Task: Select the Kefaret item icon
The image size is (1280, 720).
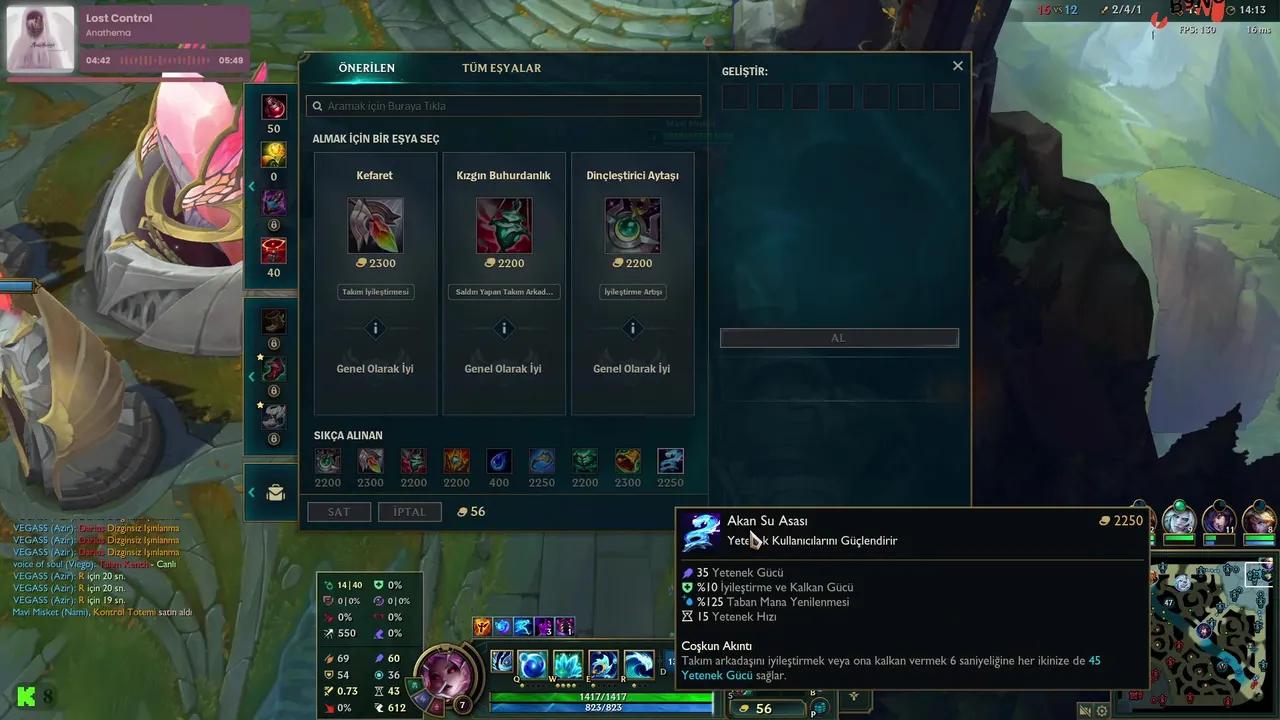Action: tap(375, 225)
